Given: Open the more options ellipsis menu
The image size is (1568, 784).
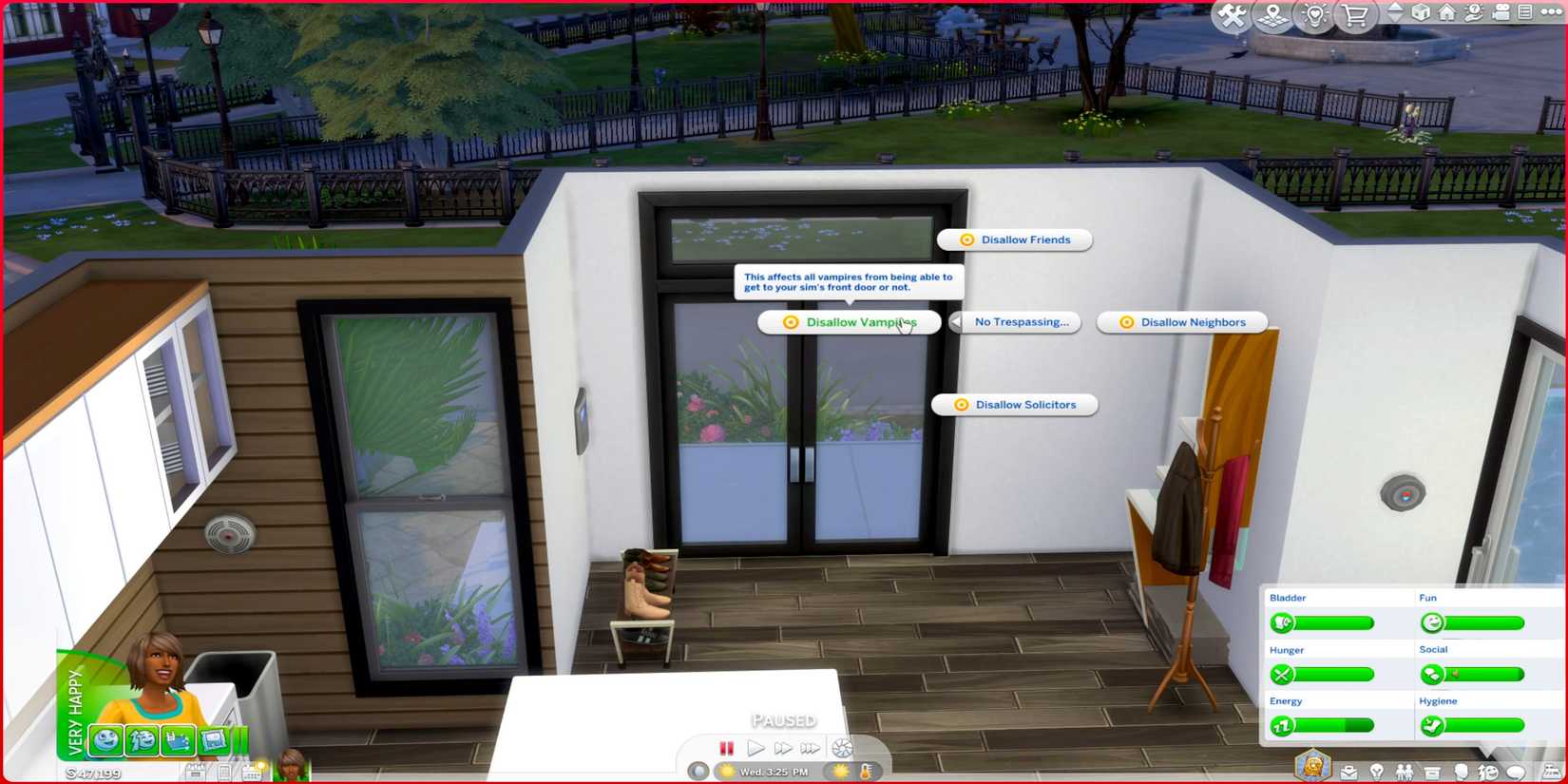Looking at the screenshot, I should coord(1553,13).
